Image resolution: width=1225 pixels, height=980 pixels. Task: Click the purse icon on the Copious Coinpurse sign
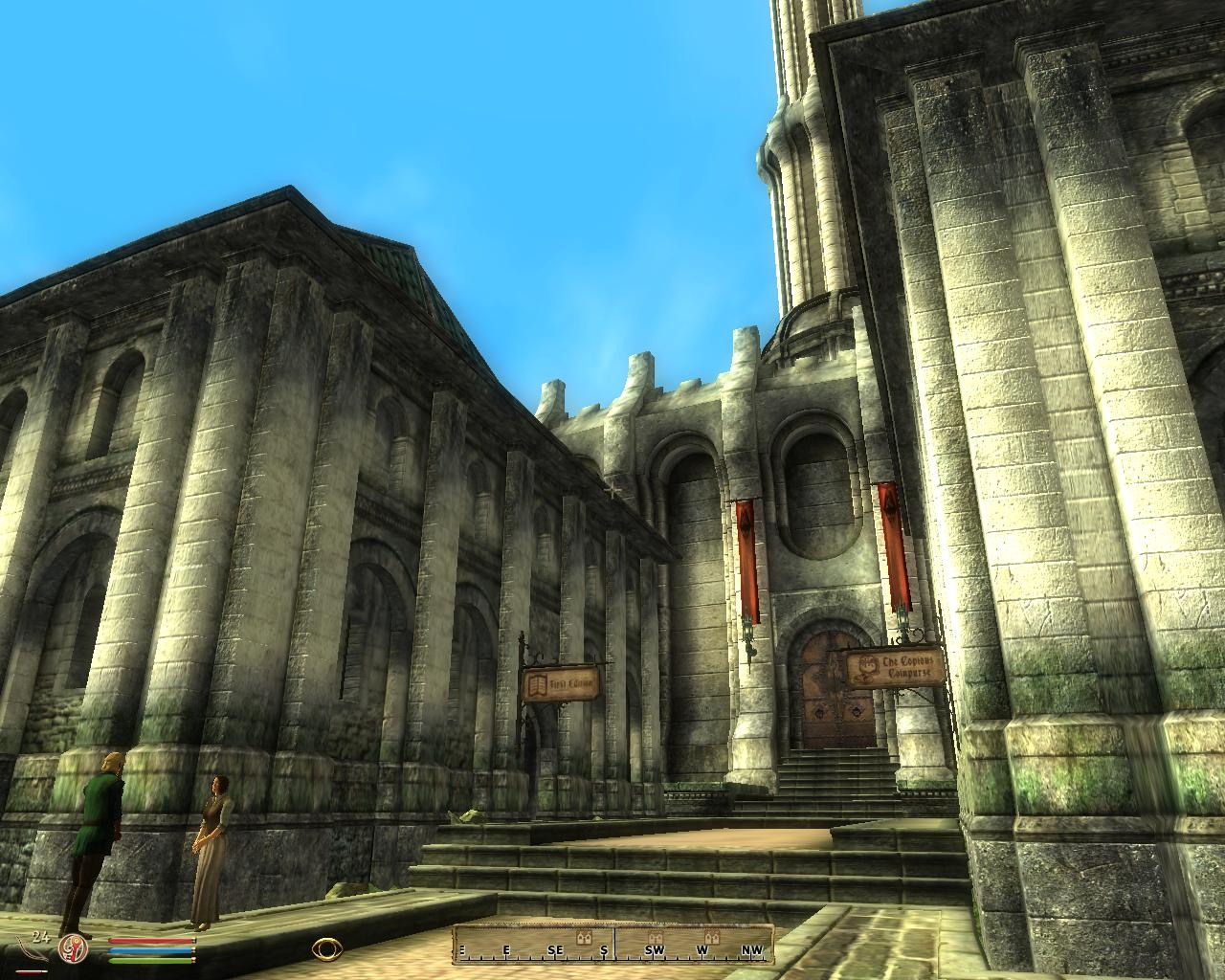tap(869, 666)
